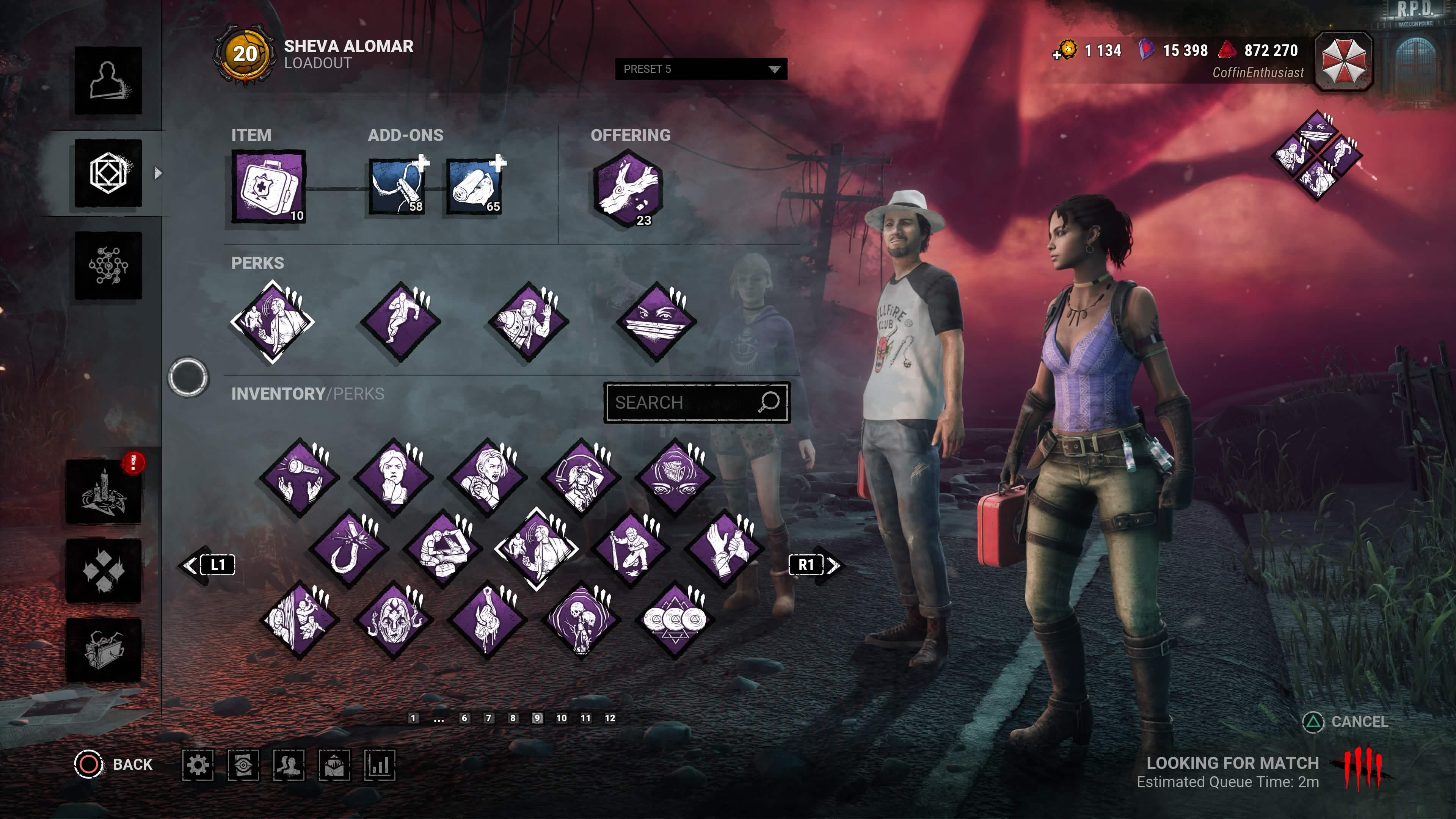1456x819 pixels.
Task: Open the statistics bar chart button
Action: [x=379, y=765]
